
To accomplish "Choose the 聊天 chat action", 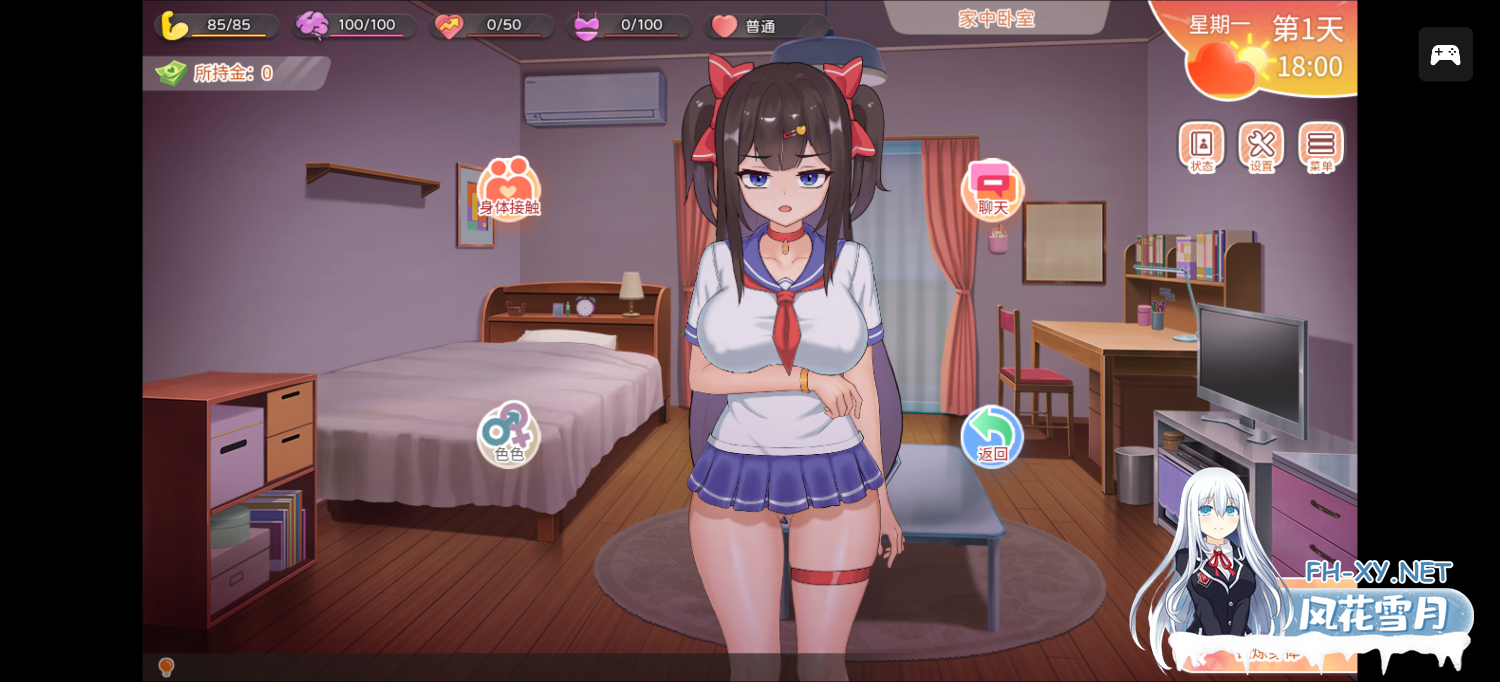I will [x=993, y=189].
